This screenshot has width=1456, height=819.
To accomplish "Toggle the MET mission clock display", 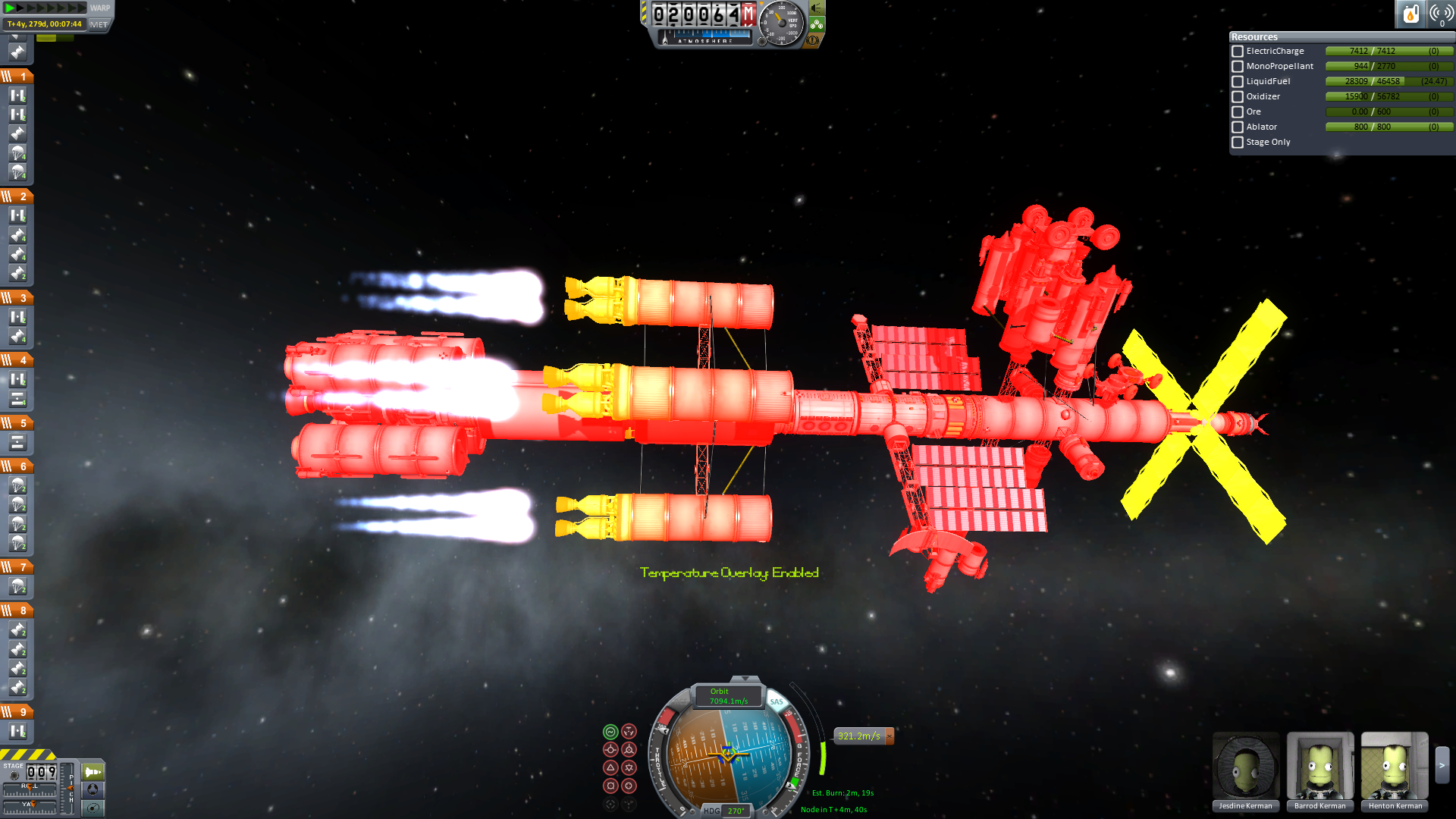I will click(x=99, y=24).
